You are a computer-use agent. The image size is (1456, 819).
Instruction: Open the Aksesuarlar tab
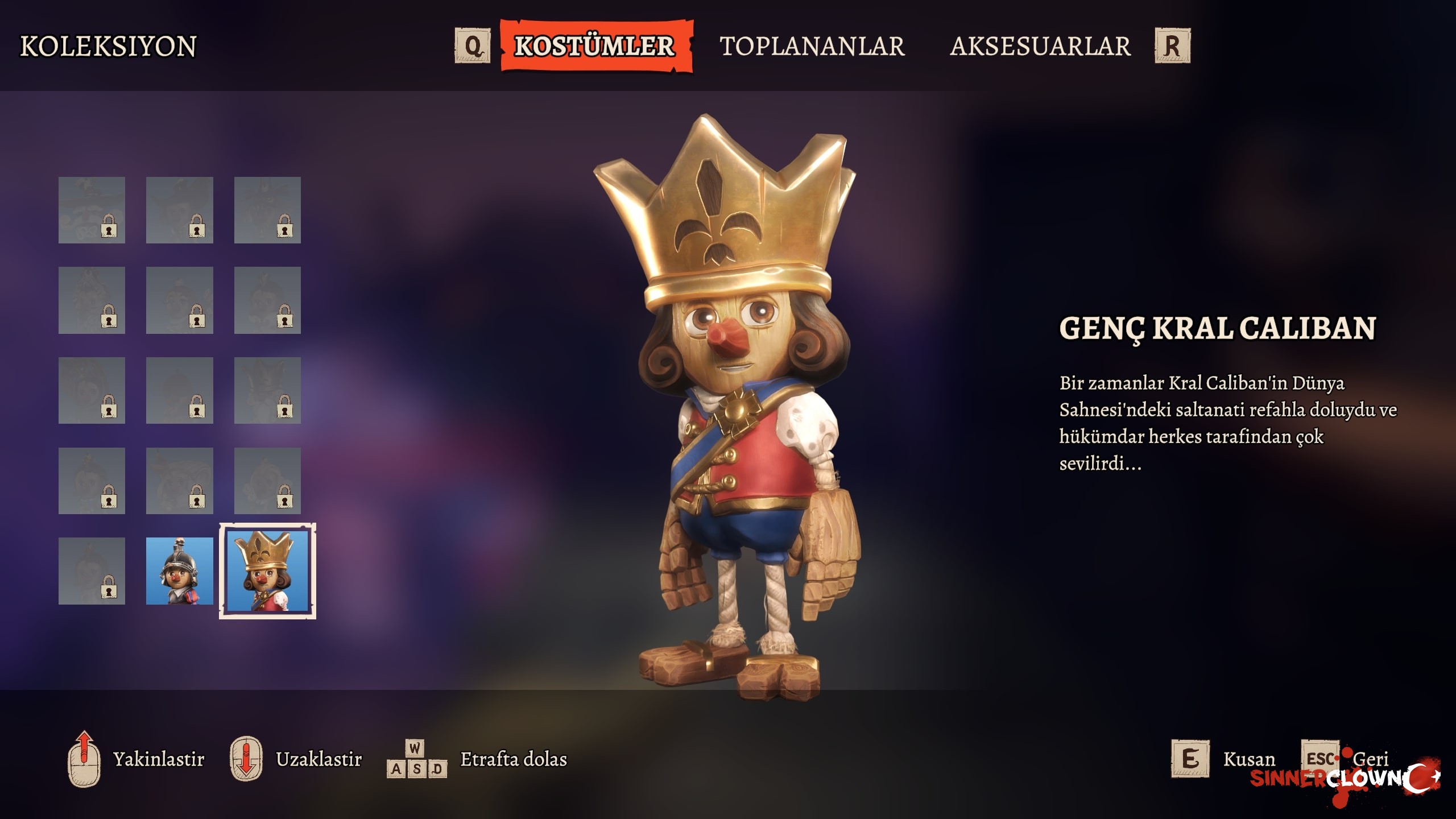[x=1040, y=46]
